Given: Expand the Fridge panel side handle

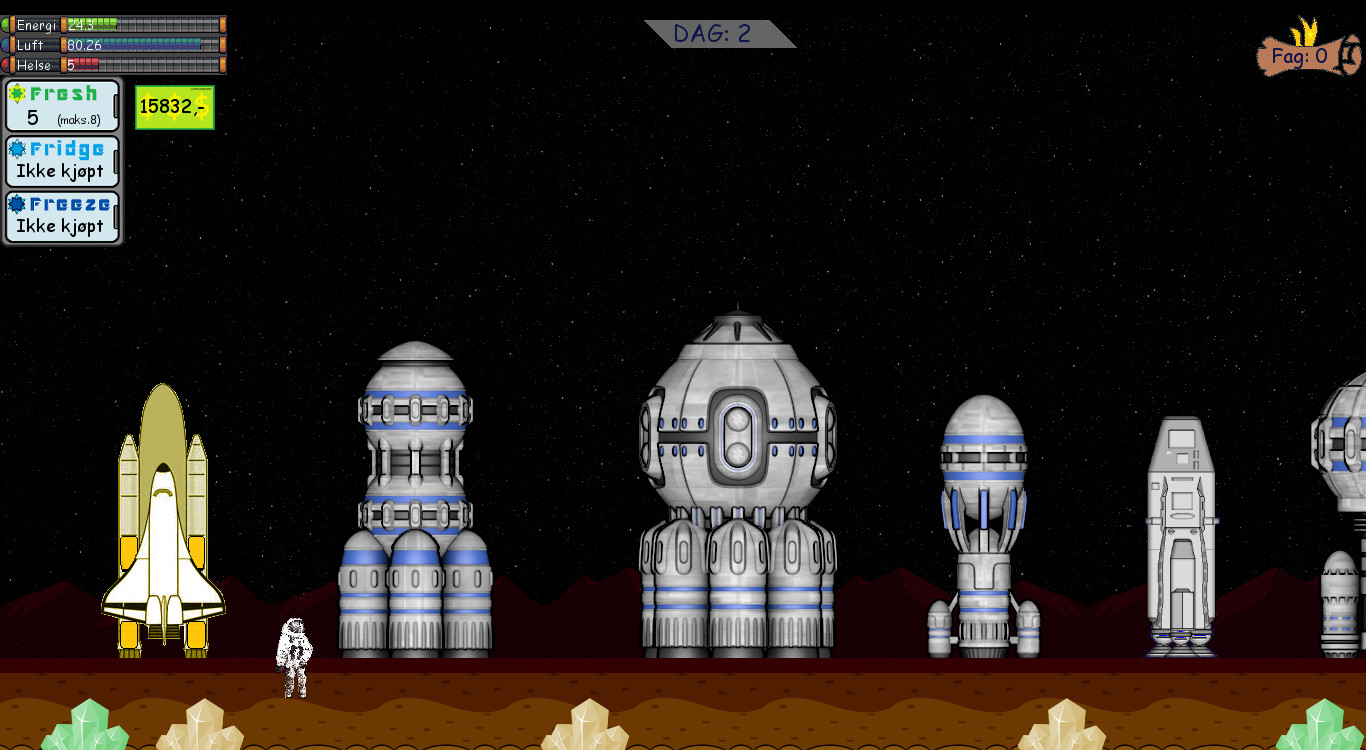Looking at the screenshot, I should pos(116,163).
